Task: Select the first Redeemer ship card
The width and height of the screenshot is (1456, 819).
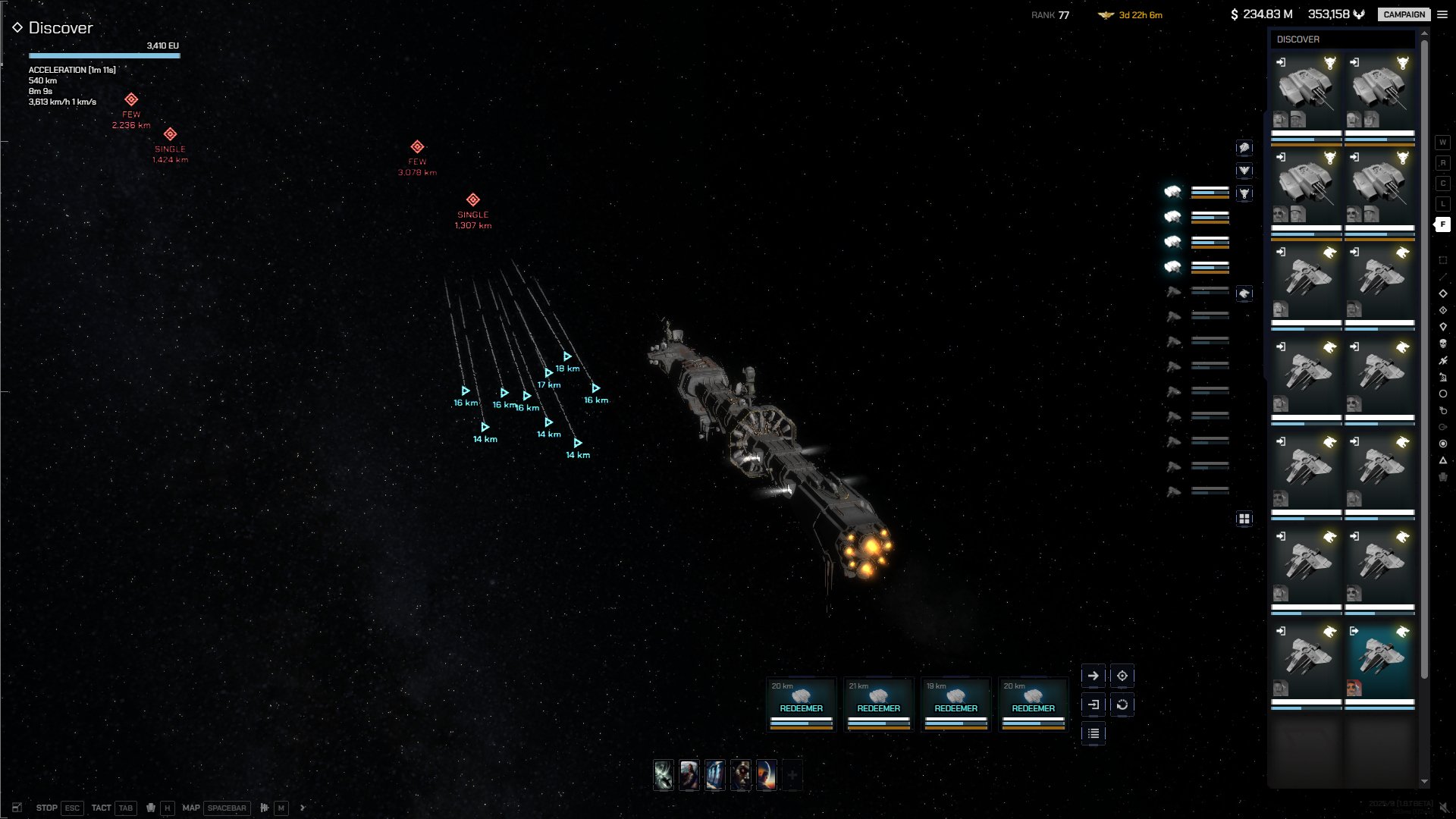Action: tap(802, 704)
